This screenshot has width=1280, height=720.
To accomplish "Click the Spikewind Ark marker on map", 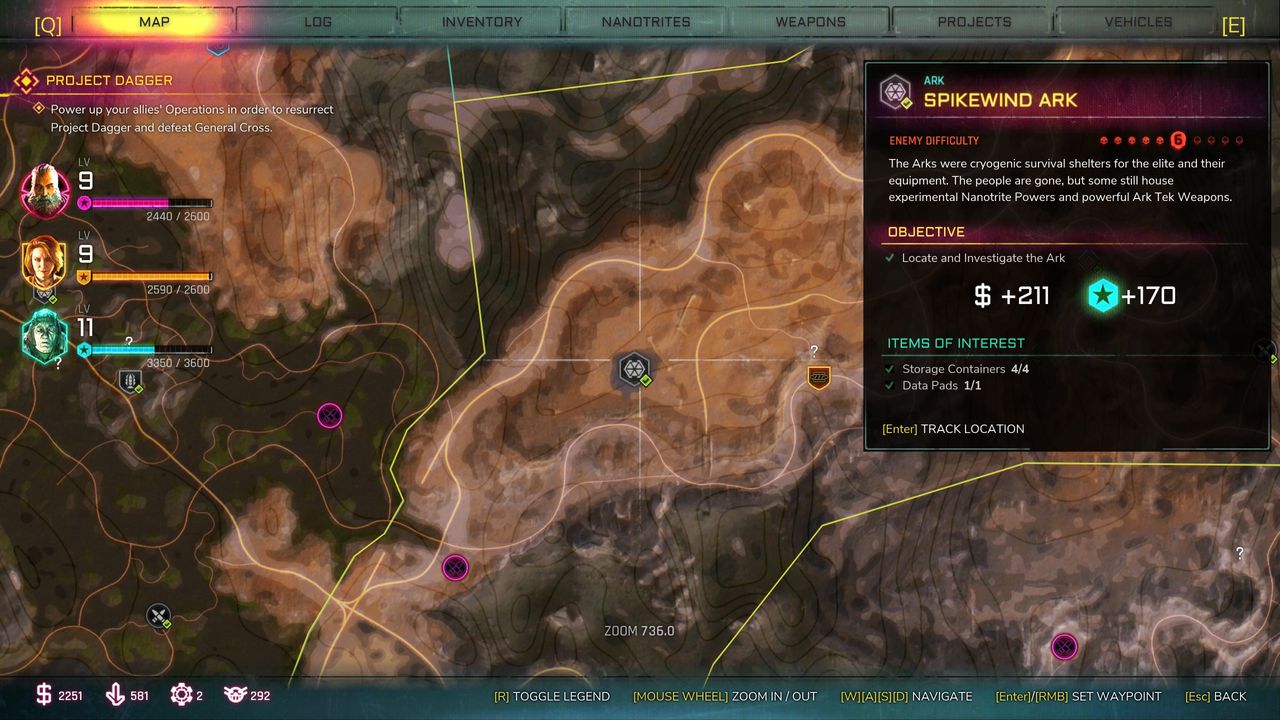I will (x=634, y=369).
